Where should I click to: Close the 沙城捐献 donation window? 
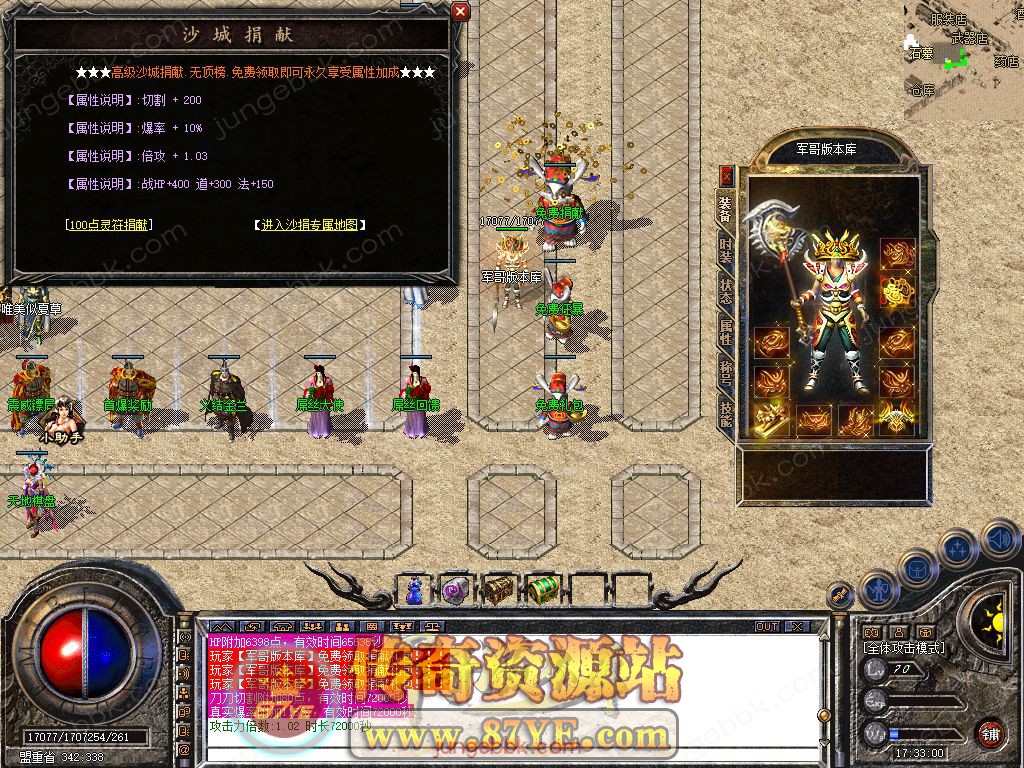point(460,12)
